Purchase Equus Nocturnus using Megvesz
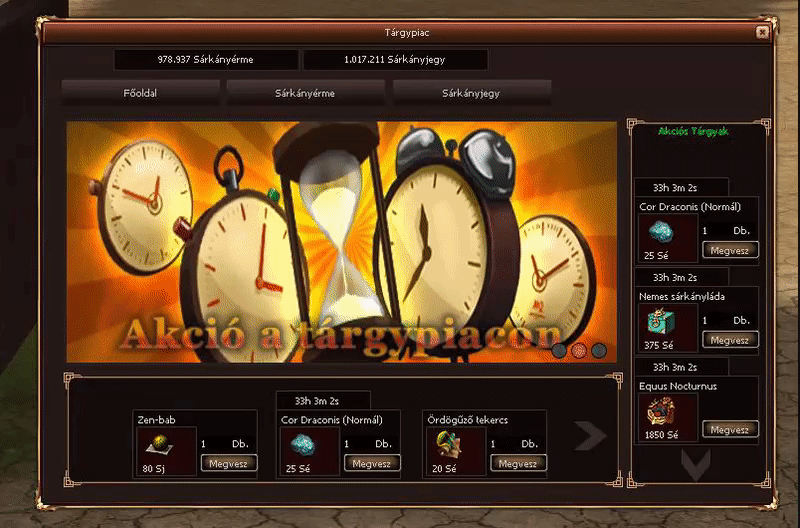The image size is (800, 528). 730,429
